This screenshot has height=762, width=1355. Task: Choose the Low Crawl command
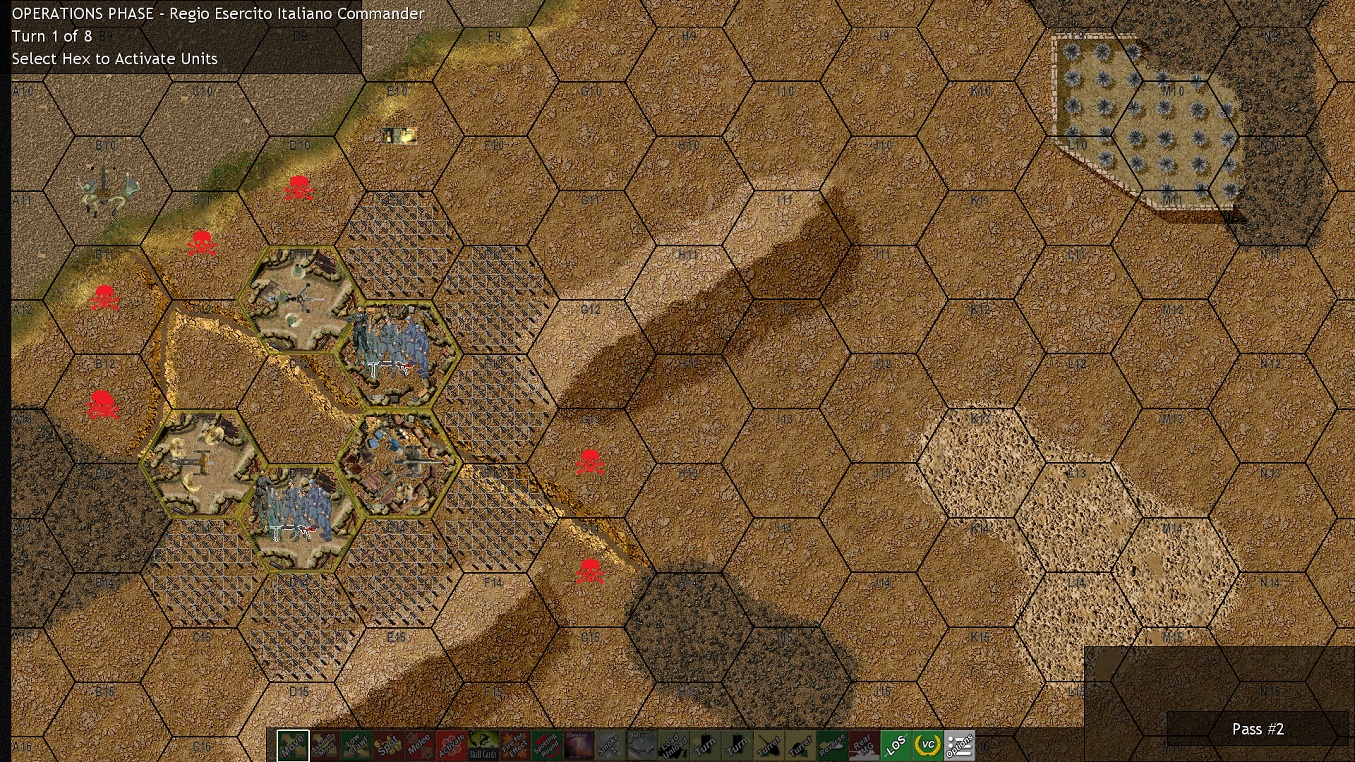357,745
